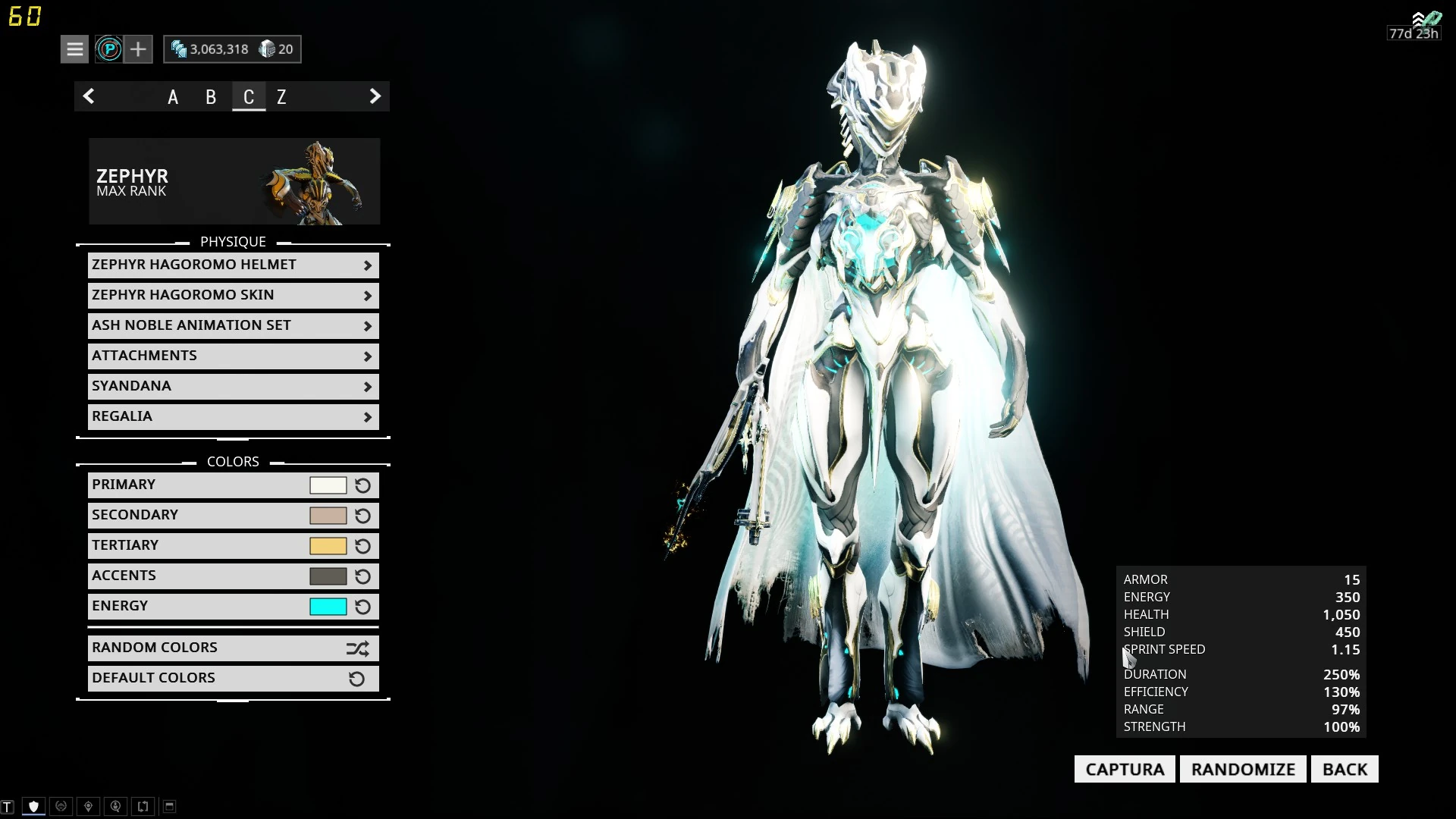Click the RANDOMIZE button
1456x819 pixels.
(1242, 768)
